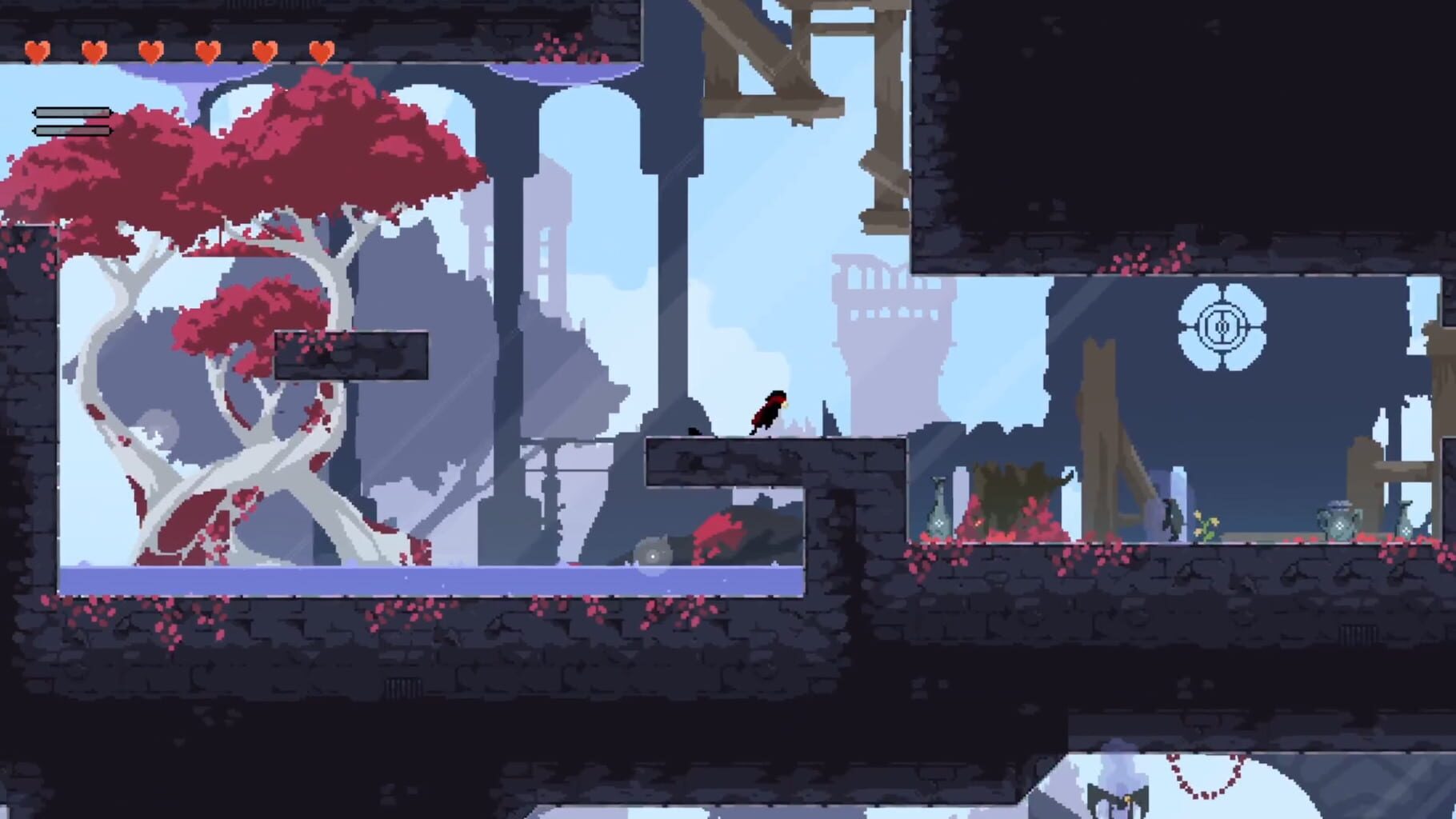Expand the upper stamina capsule bar

[x=72, y=112]
